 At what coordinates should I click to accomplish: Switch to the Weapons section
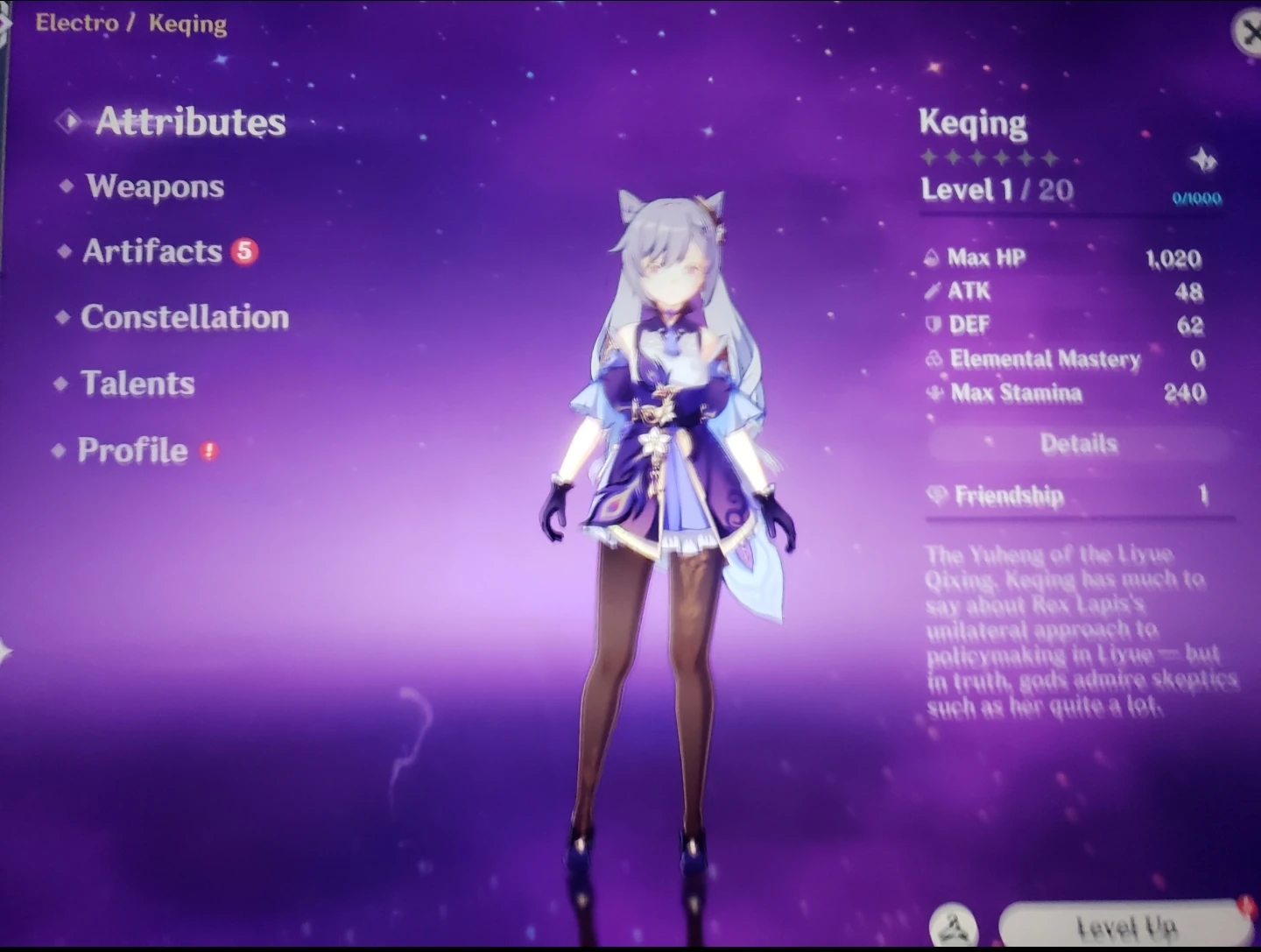(154, 187)
